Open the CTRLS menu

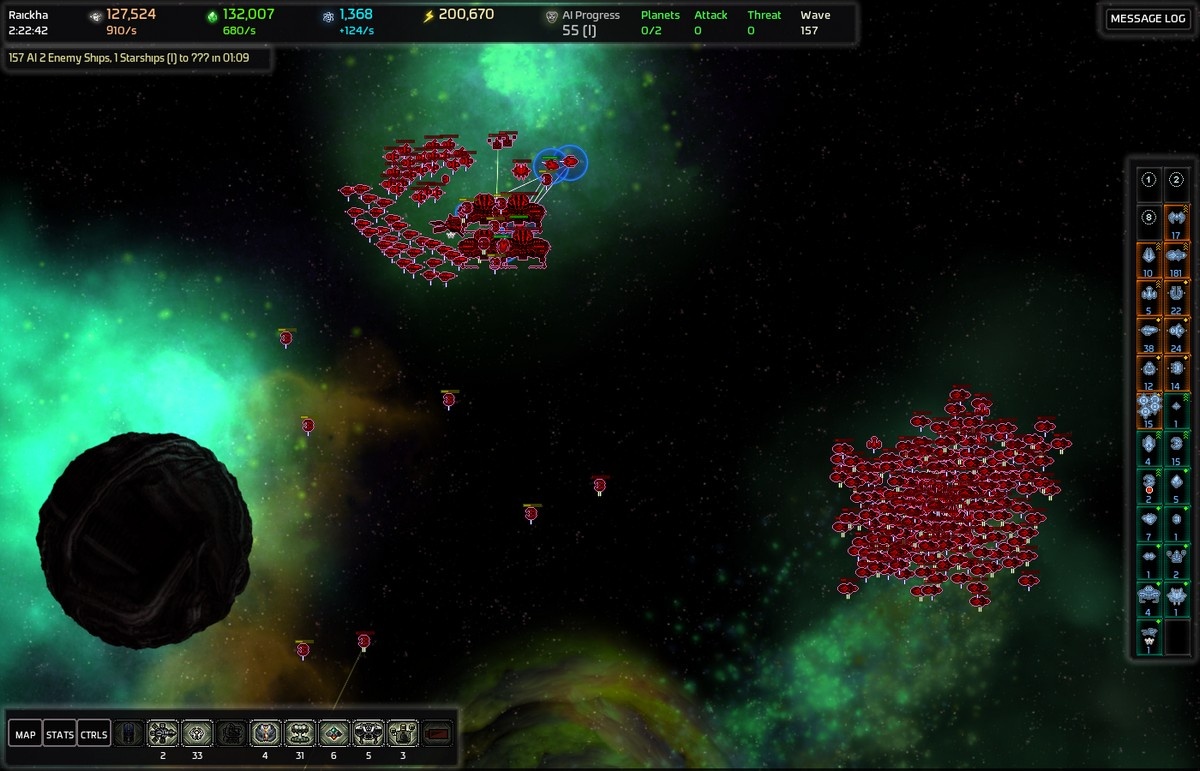pos(94,735)
